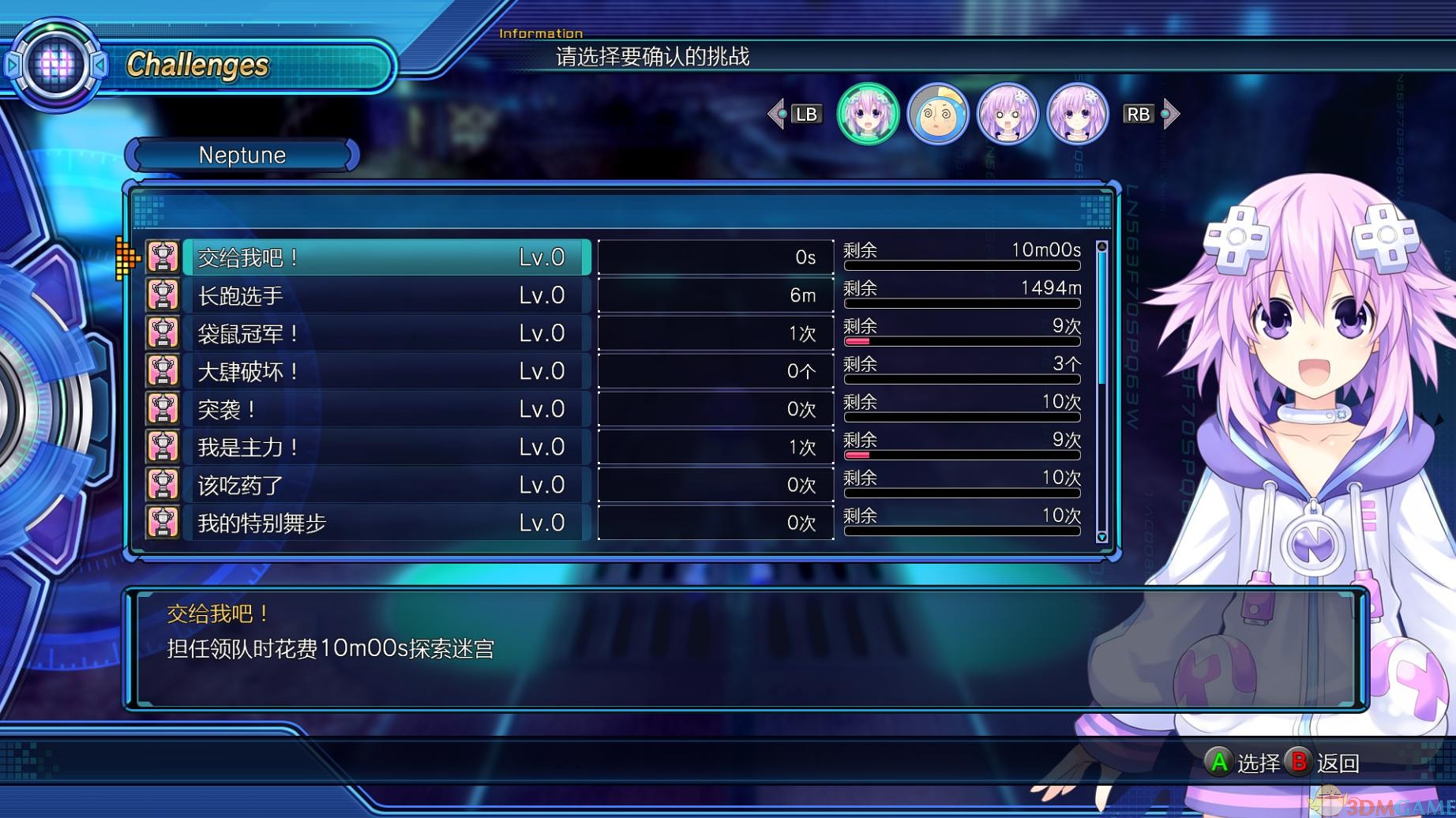The height and width of the screenshot is (818, 1456).
Task: Click the left arrow to switch characters
Action: click(x=777, y=114)
